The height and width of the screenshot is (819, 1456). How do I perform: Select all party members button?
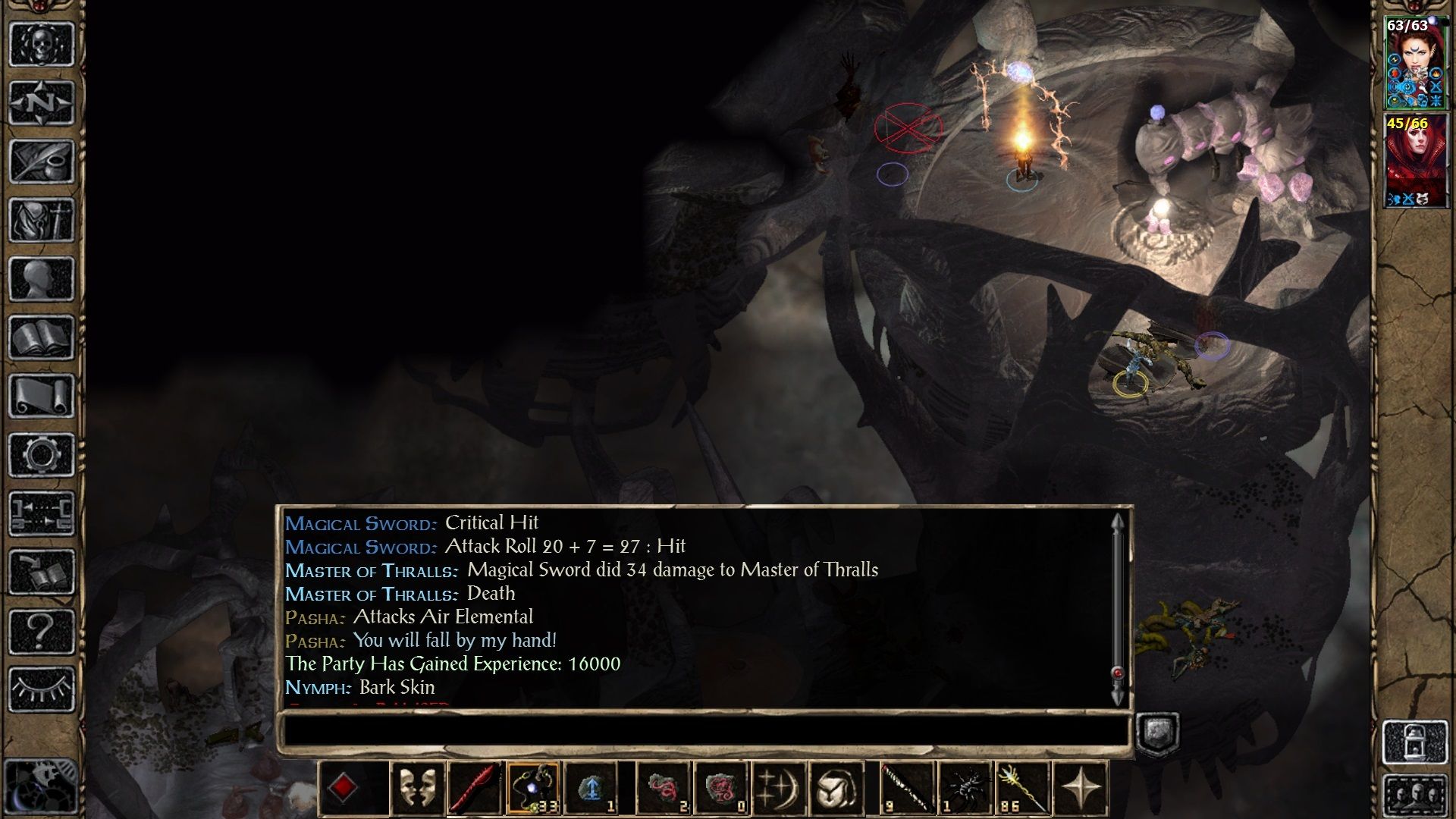[x=1415, y=796]
